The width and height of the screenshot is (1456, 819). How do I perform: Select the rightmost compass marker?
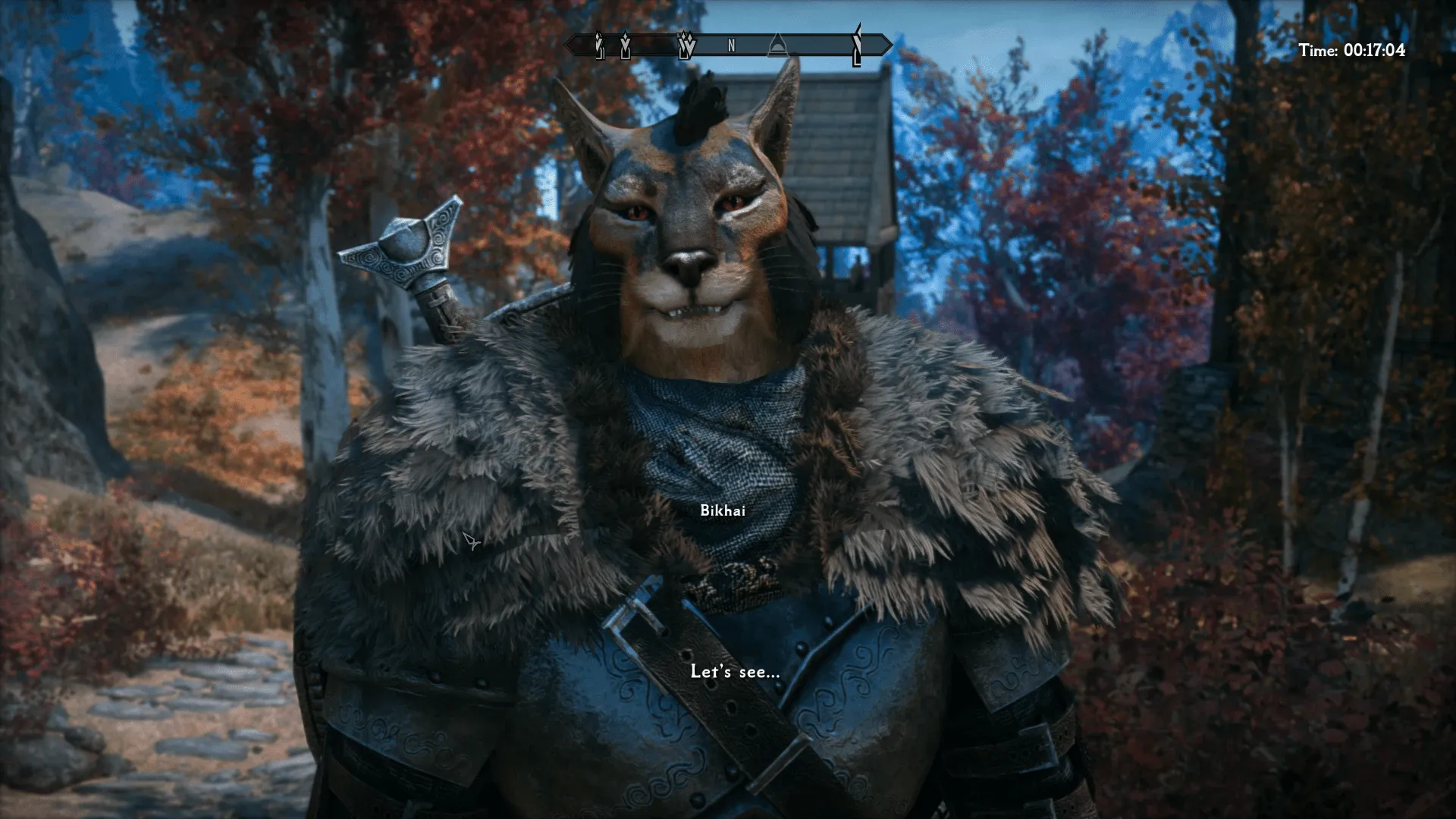point(857,47)
